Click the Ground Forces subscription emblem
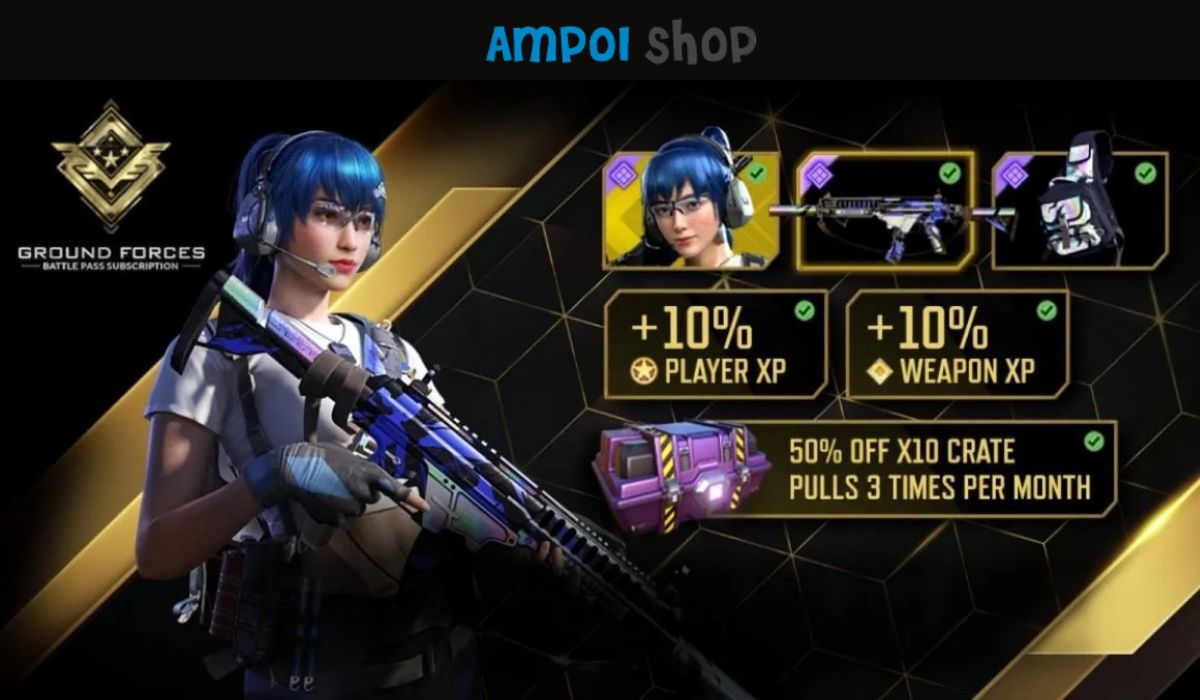This screenshot has width=1200, height=700. [111, 167]
